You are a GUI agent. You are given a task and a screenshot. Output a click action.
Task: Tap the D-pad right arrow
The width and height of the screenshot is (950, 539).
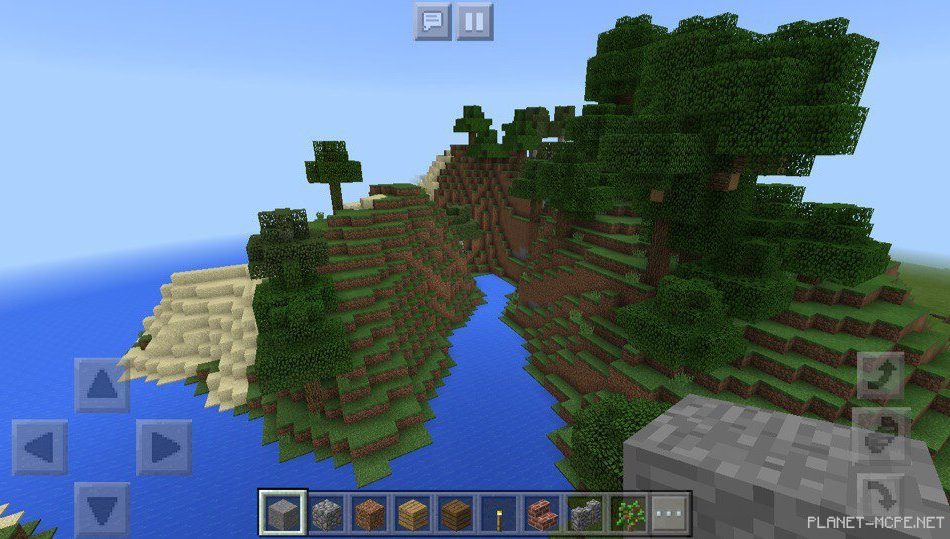click(164, 447)
